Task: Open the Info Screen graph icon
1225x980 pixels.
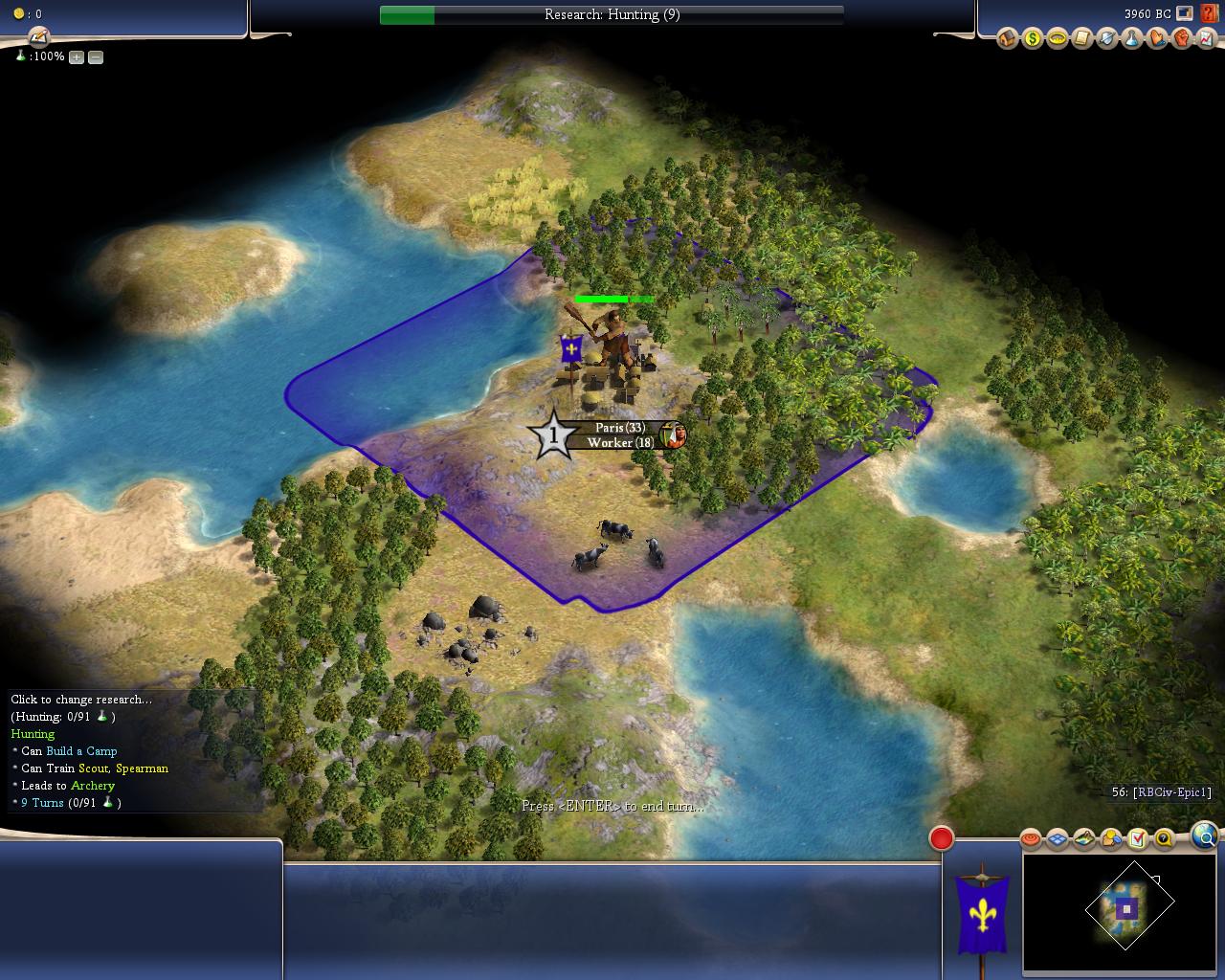Action: click(1206, 38)
